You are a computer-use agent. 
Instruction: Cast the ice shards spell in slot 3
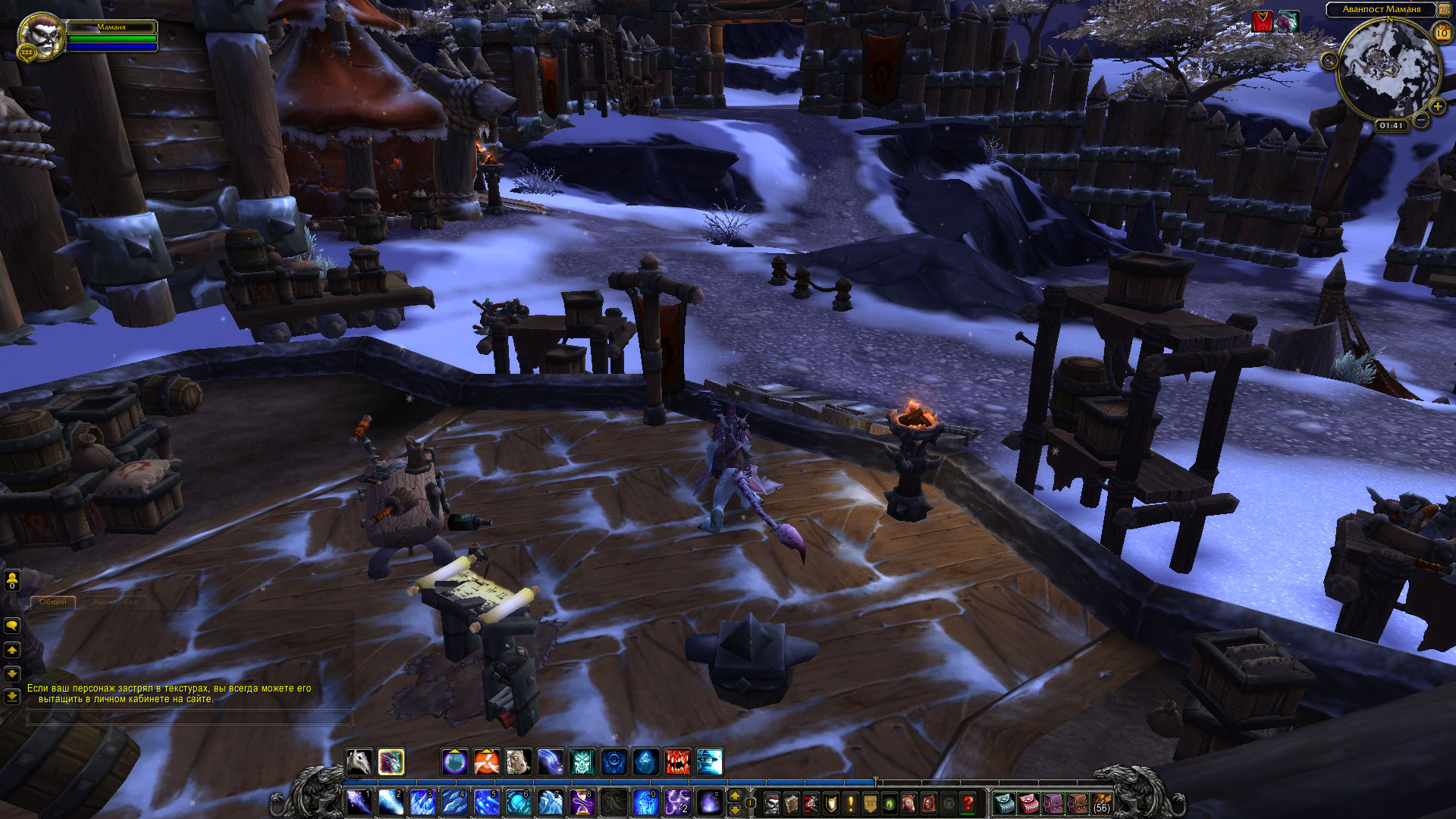(x=422, y=802)
